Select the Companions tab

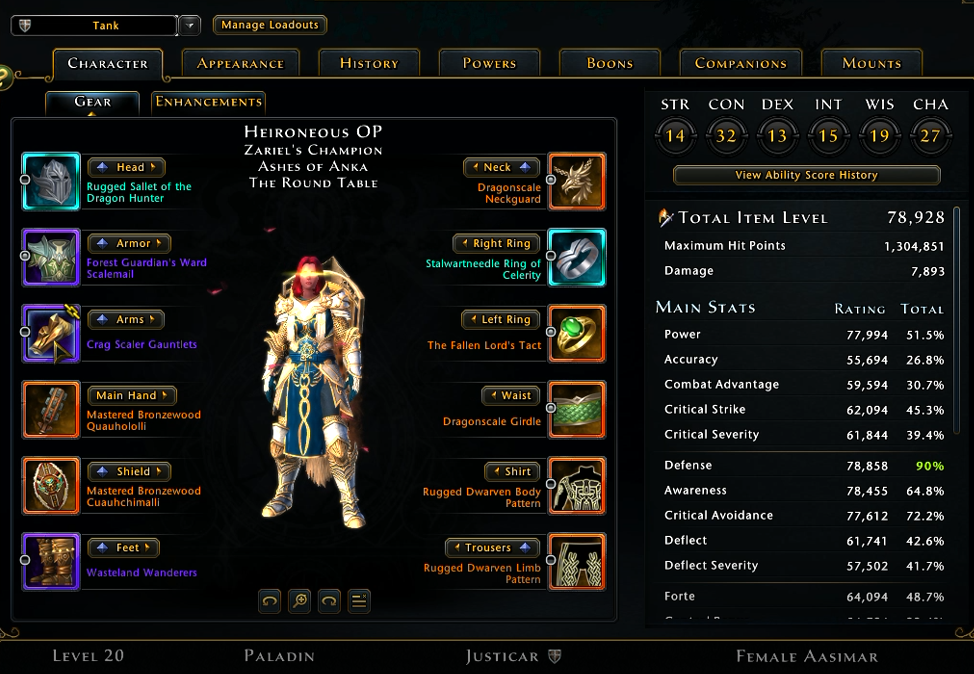pos(741,63)
